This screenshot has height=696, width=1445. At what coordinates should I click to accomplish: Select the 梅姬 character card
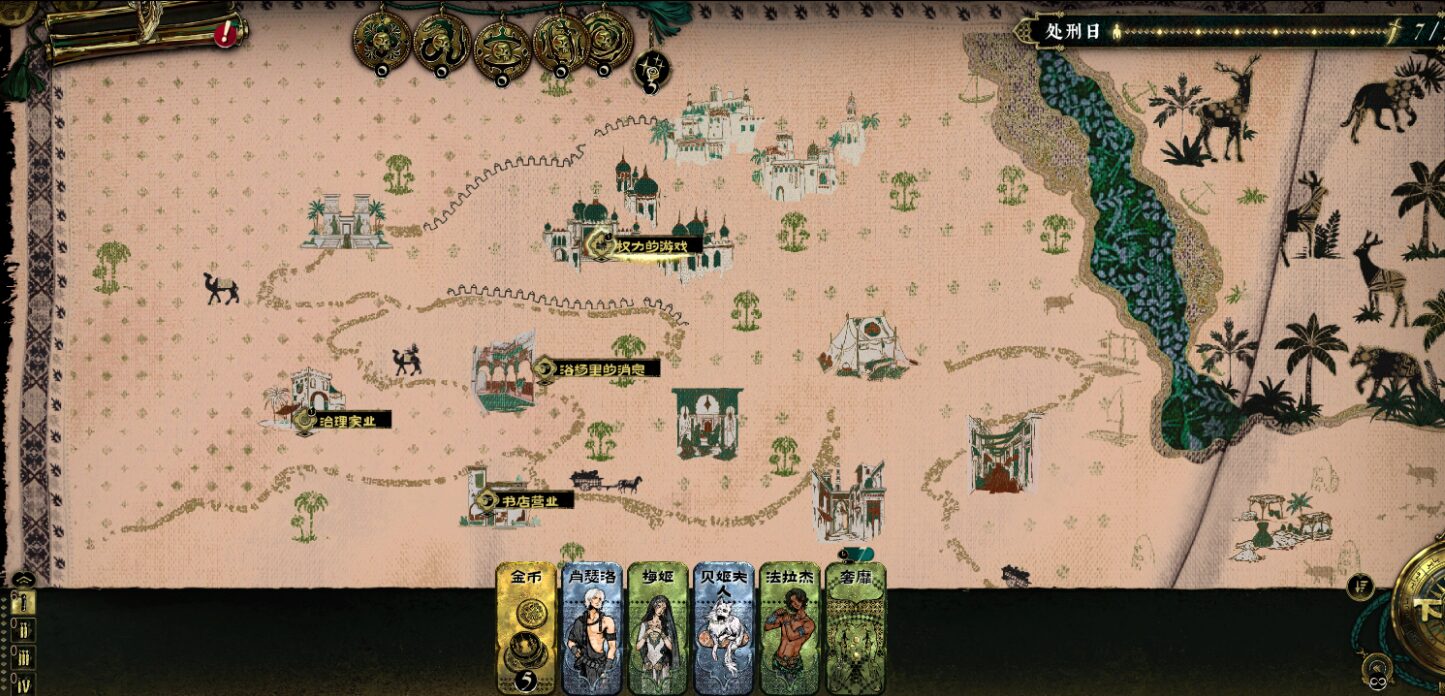[x=657, y=627]
